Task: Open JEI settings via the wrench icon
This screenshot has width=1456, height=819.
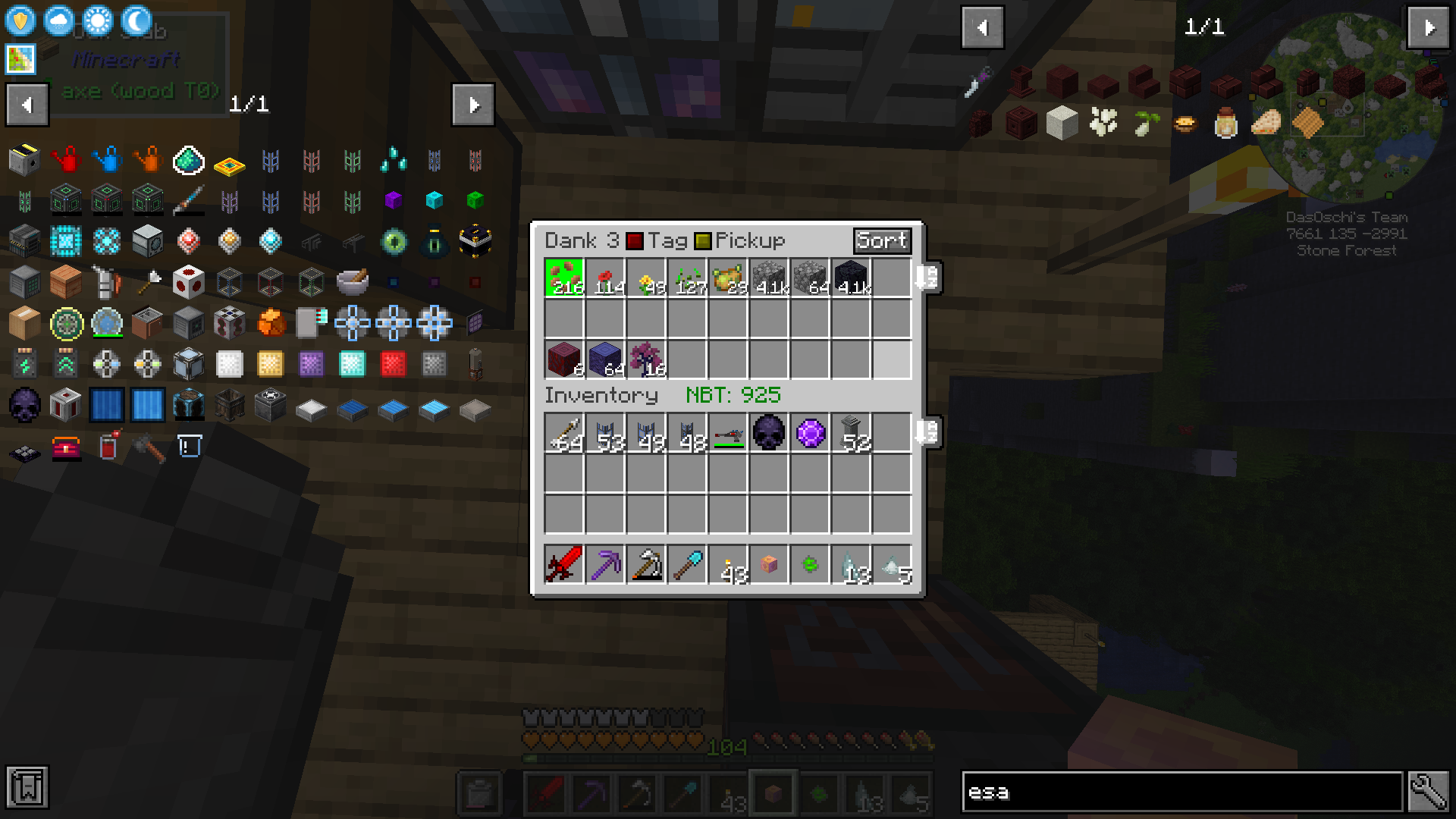Action: coord(1429,793)
